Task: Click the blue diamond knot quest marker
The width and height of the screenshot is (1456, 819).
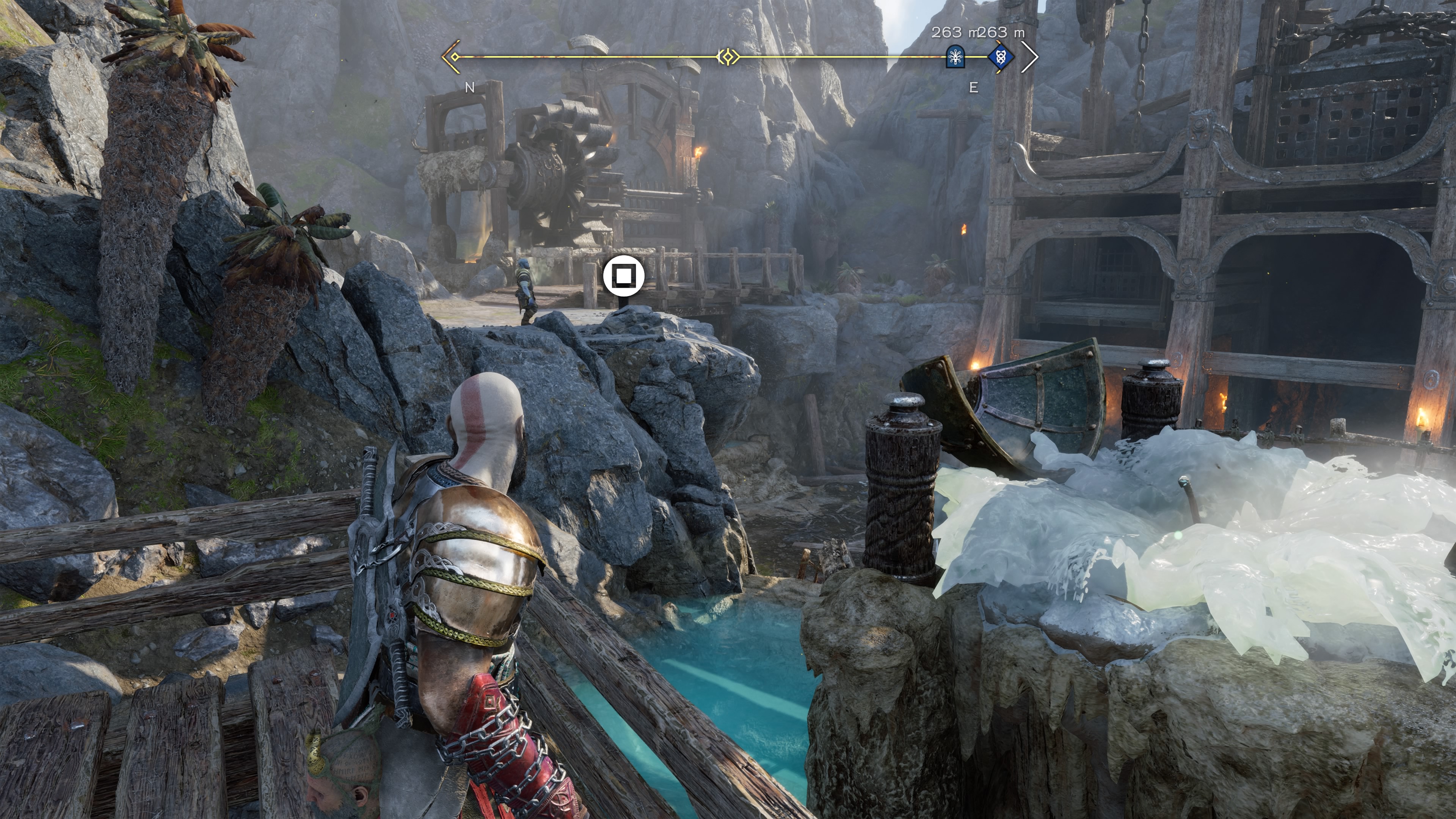Action: click(1001, 57)
